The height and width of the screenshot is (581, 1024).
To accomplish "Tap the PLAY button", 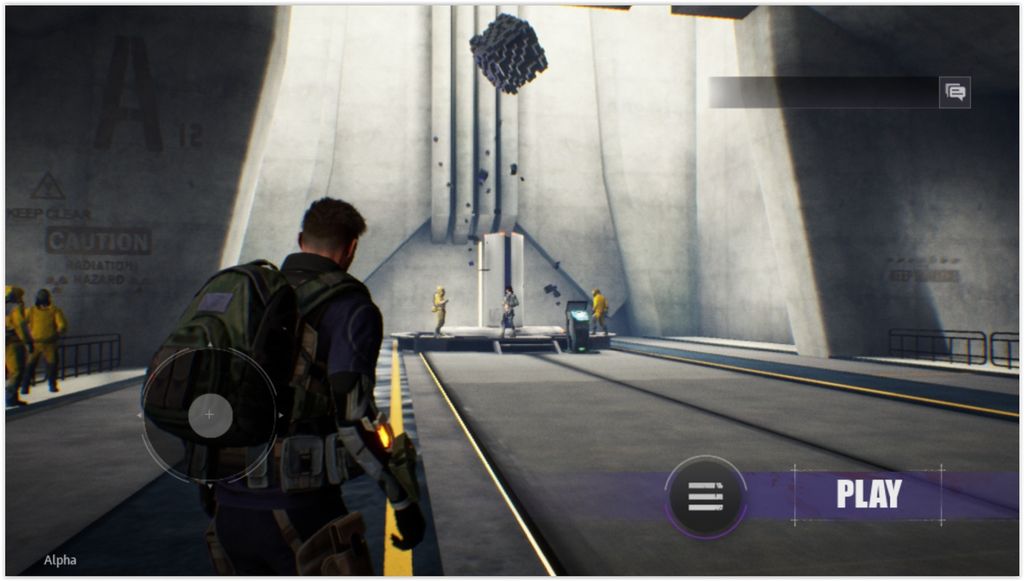I will click(x=868, y=494).
